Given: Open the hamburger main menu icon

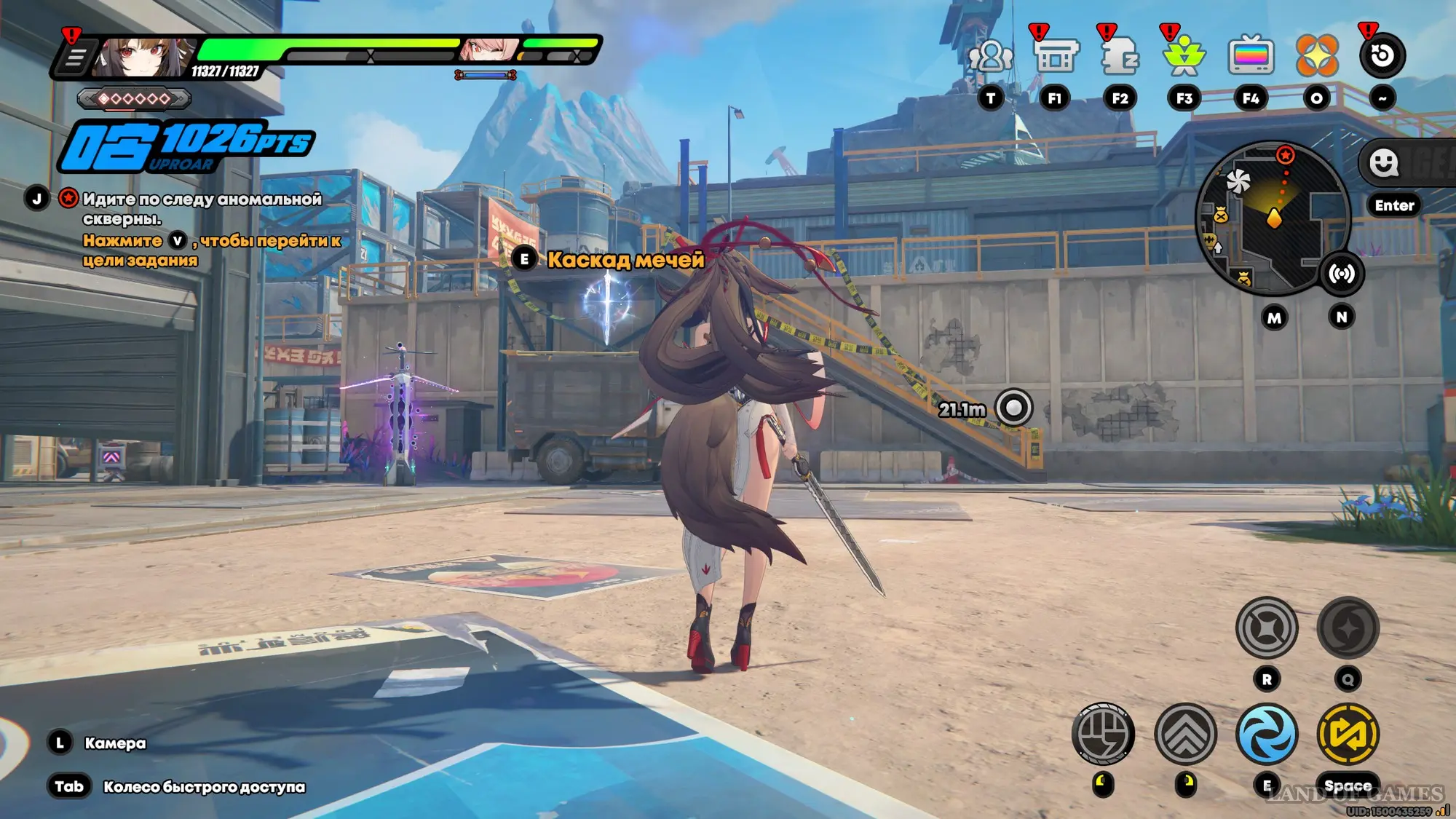Looking at the screenshot, I should click(x=75, y=58).
